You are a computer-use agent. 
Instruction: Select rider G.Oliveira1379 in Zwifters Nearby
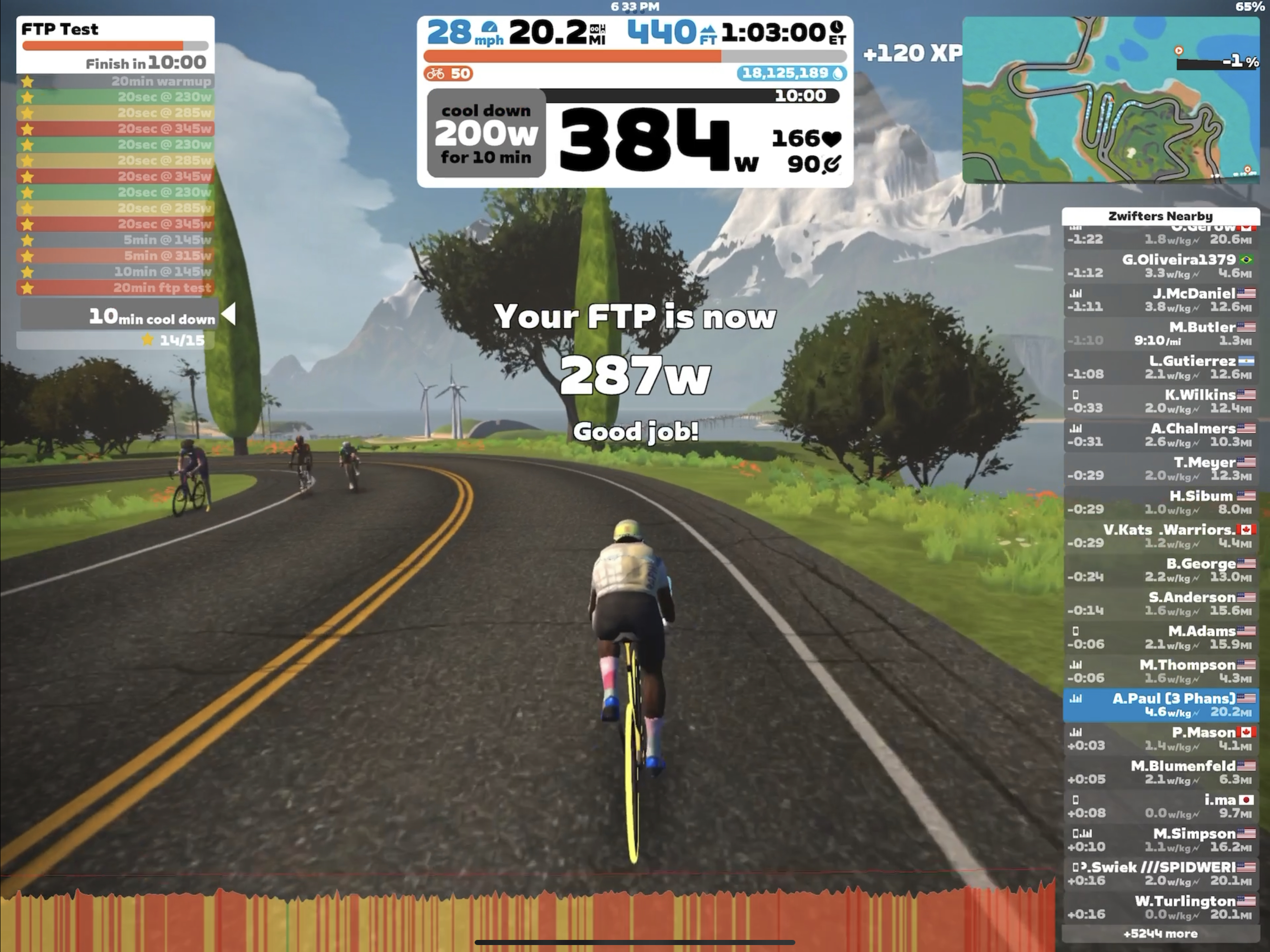[1160, 266]
